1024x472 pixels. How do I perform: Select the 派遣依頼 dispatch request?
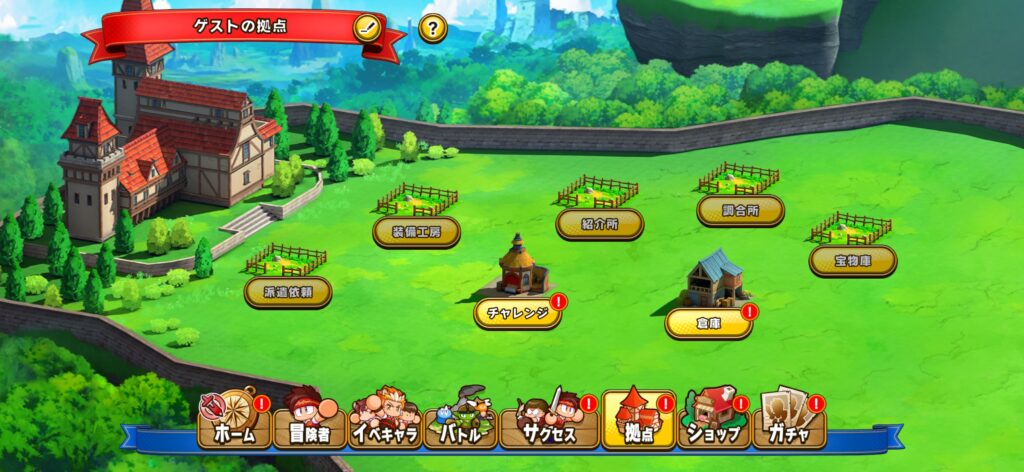[288, 292]
